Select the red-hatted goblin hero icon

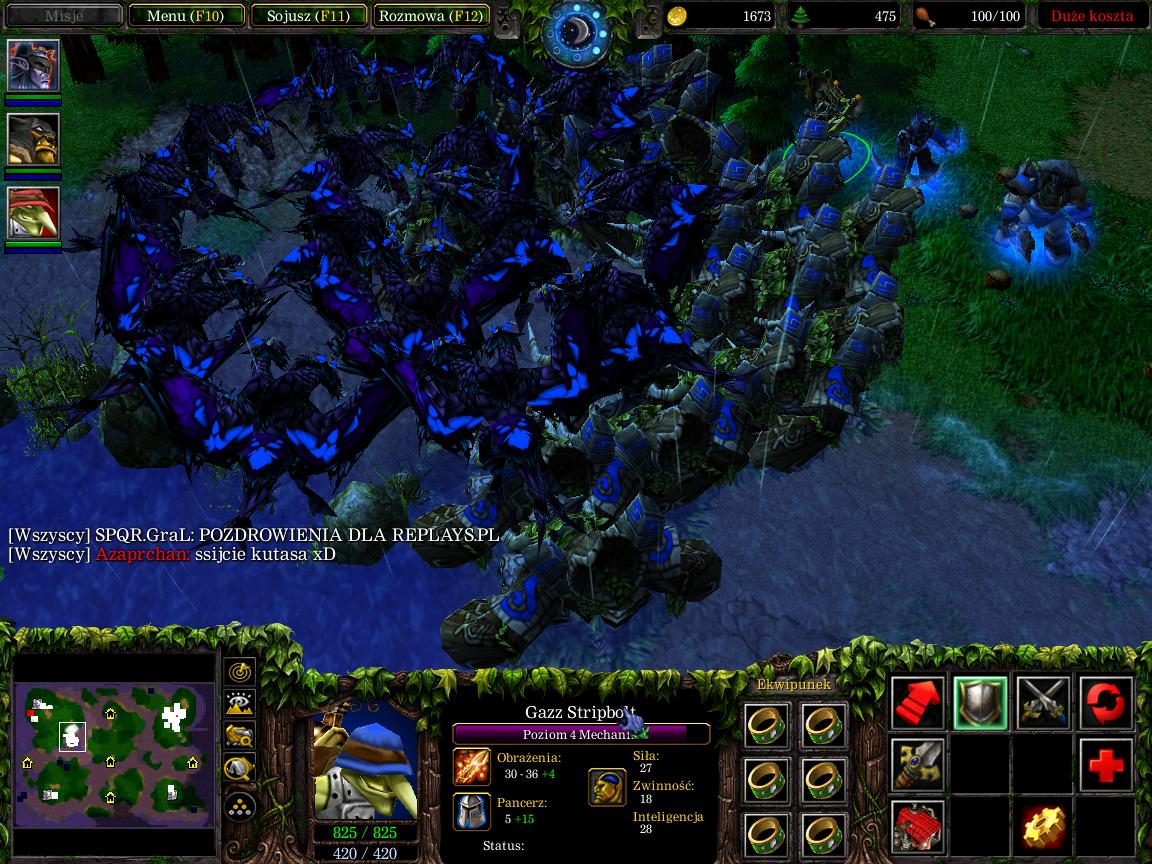click(x=34, y=213)
